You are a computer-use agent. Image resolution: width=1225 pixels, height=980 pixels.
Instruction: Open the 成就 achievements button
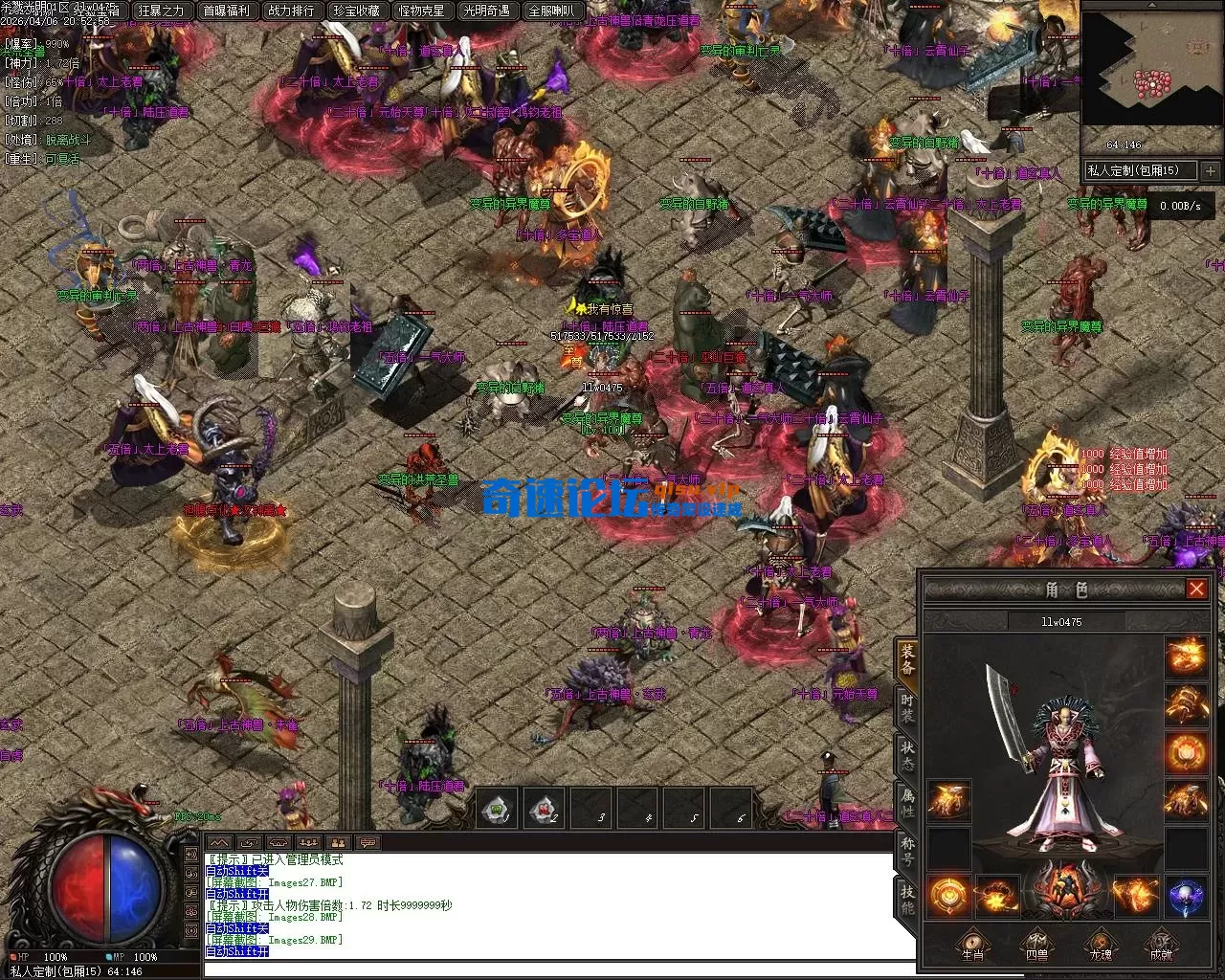click(1162, 945)
